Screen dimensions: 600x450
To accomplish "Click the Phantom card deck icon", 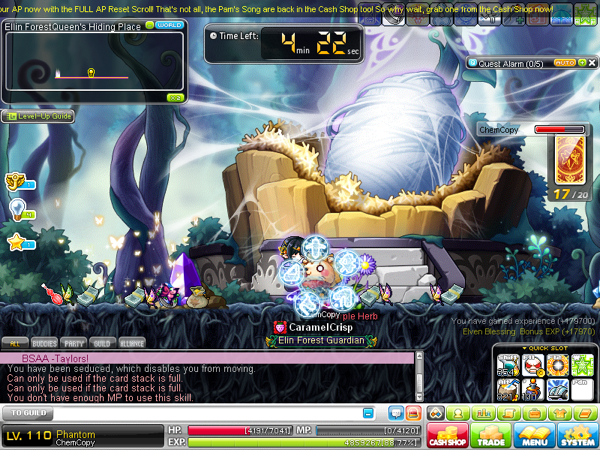I will click(568, 161).
